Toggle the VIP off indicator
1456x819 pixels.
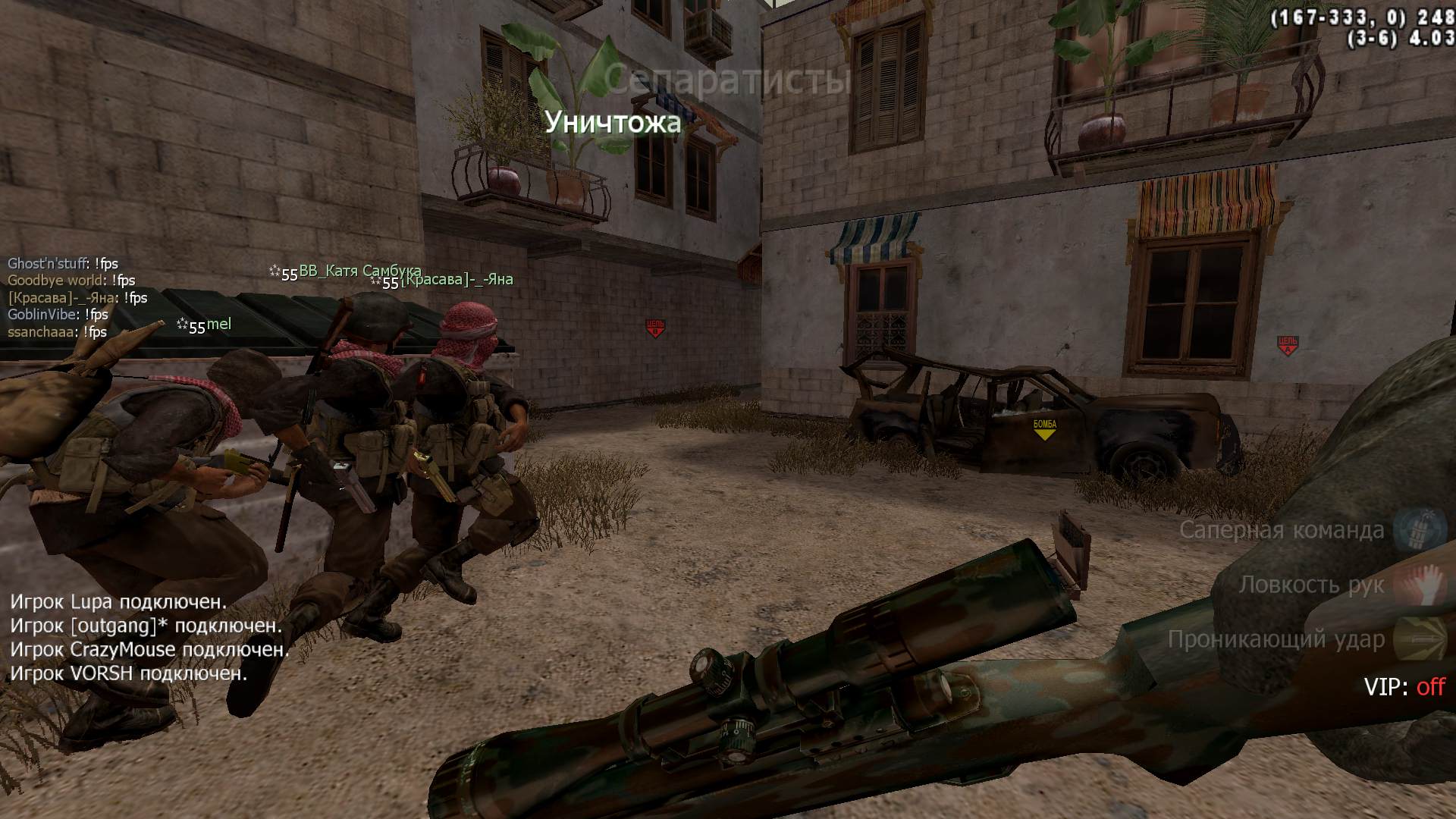tap(1404, 687)
